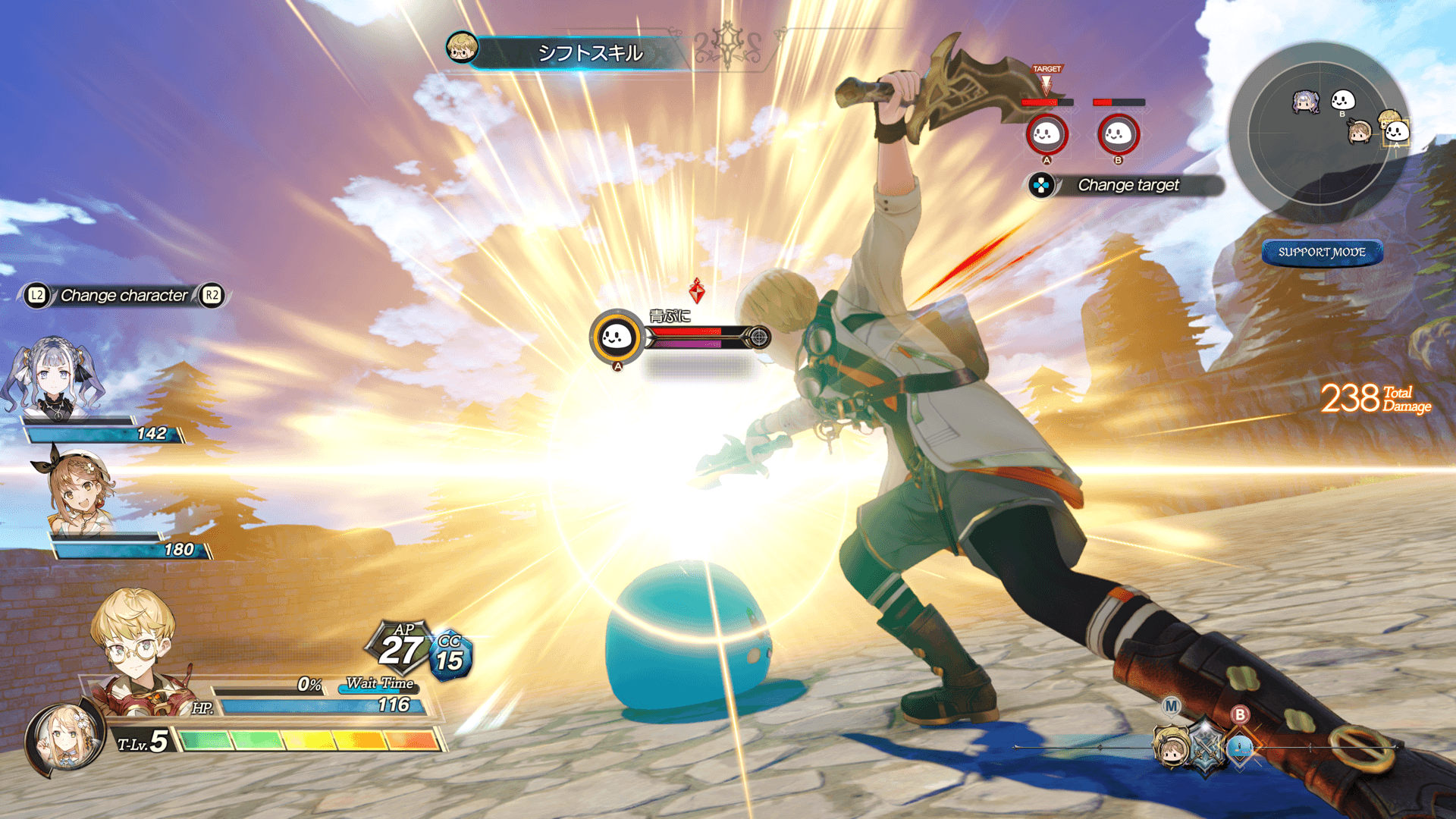The width and height of the screenshot is (1456, 819).
Task: Click the CC 15 hexagon badge
Action: coord(450,656)
